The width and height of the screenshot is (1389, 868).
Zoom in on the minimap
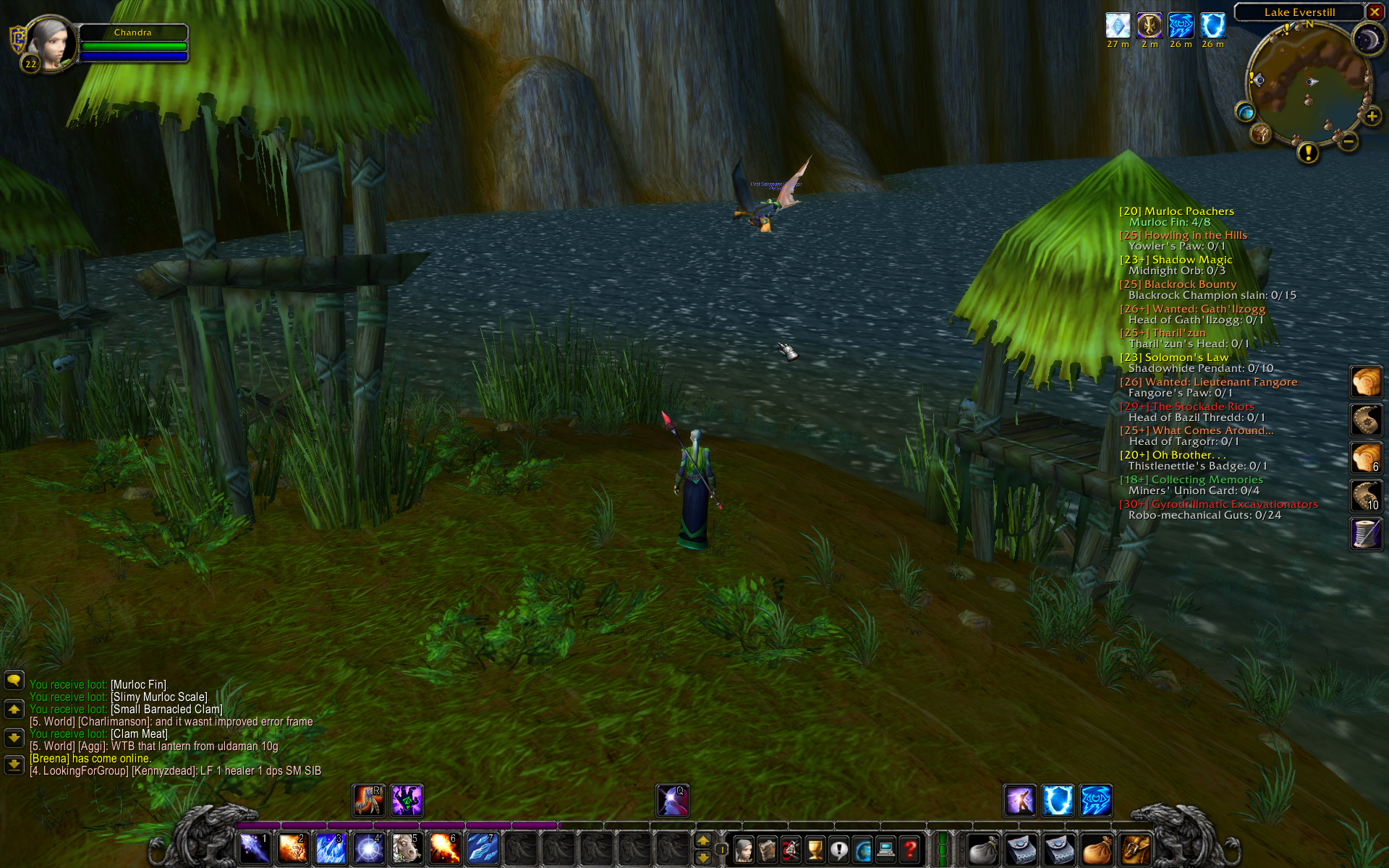[1372, 116]
